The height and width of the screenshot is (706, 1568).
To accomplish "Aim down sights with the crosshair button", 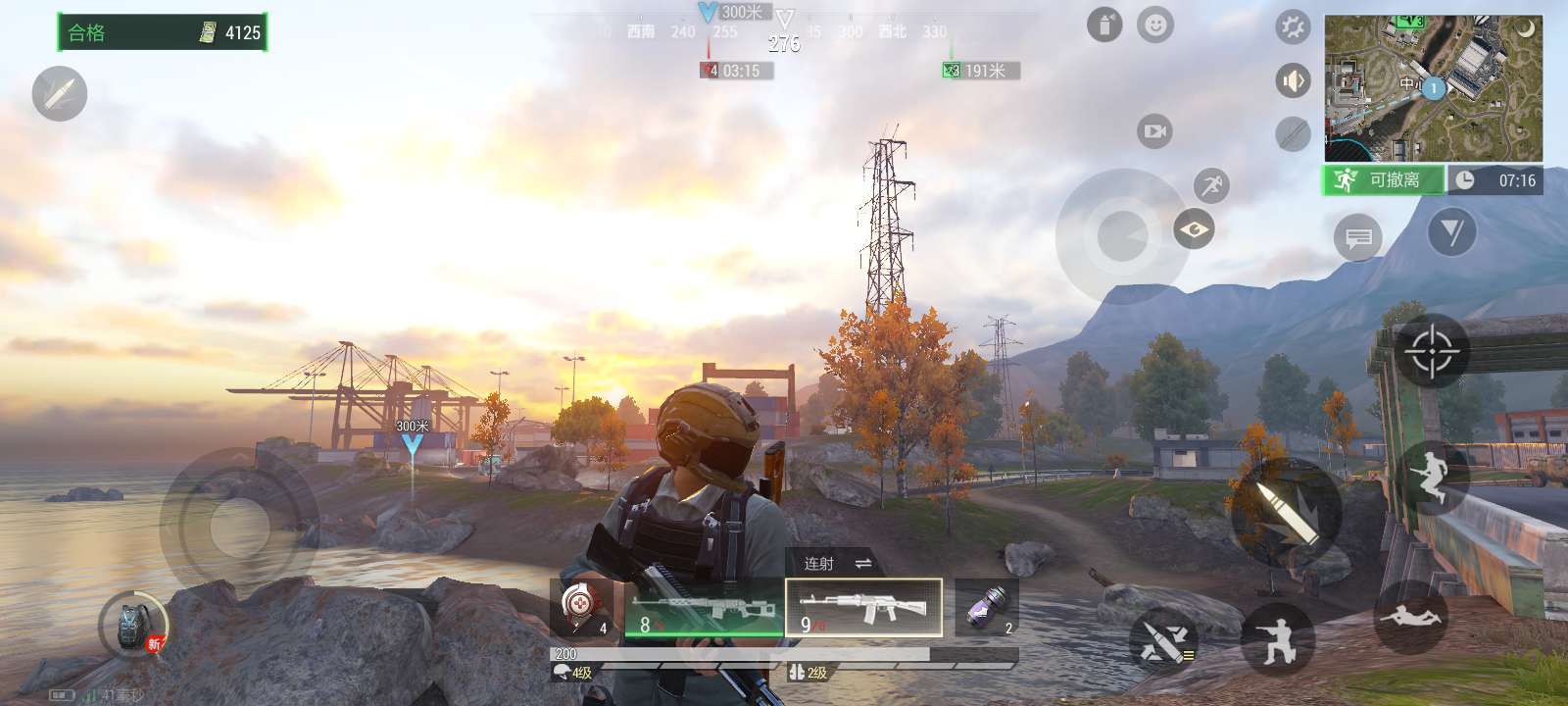I will coord(1431,350).
